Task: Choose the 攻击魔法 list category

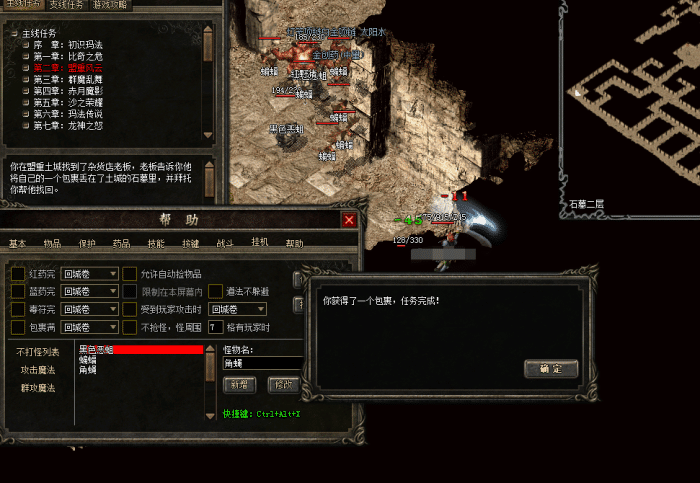Action: click(x=39, y=370)
